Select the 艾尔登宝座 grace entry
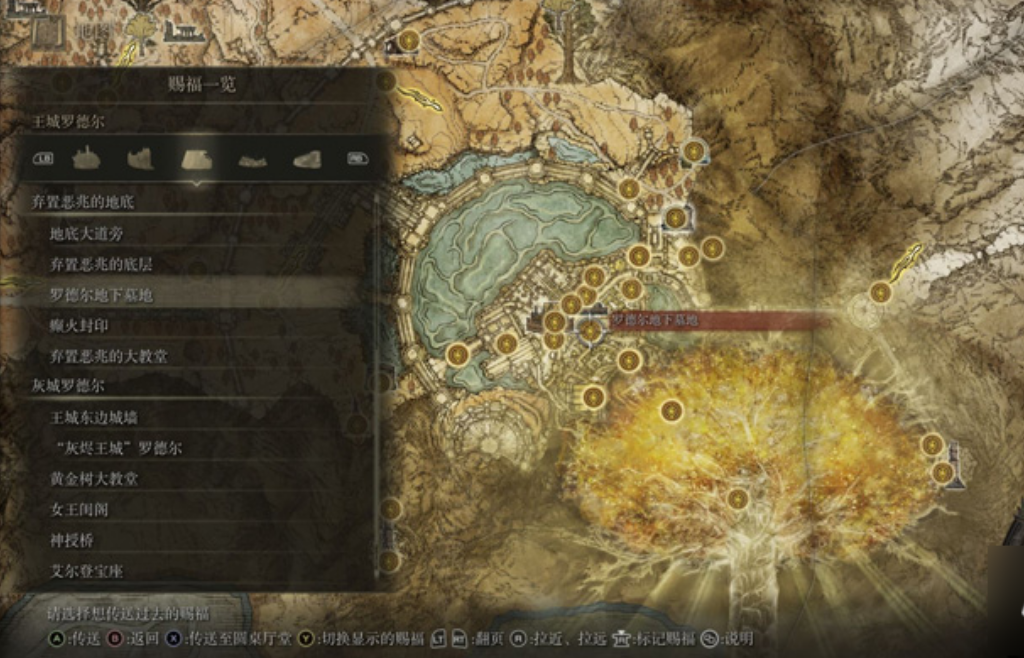 87,571
